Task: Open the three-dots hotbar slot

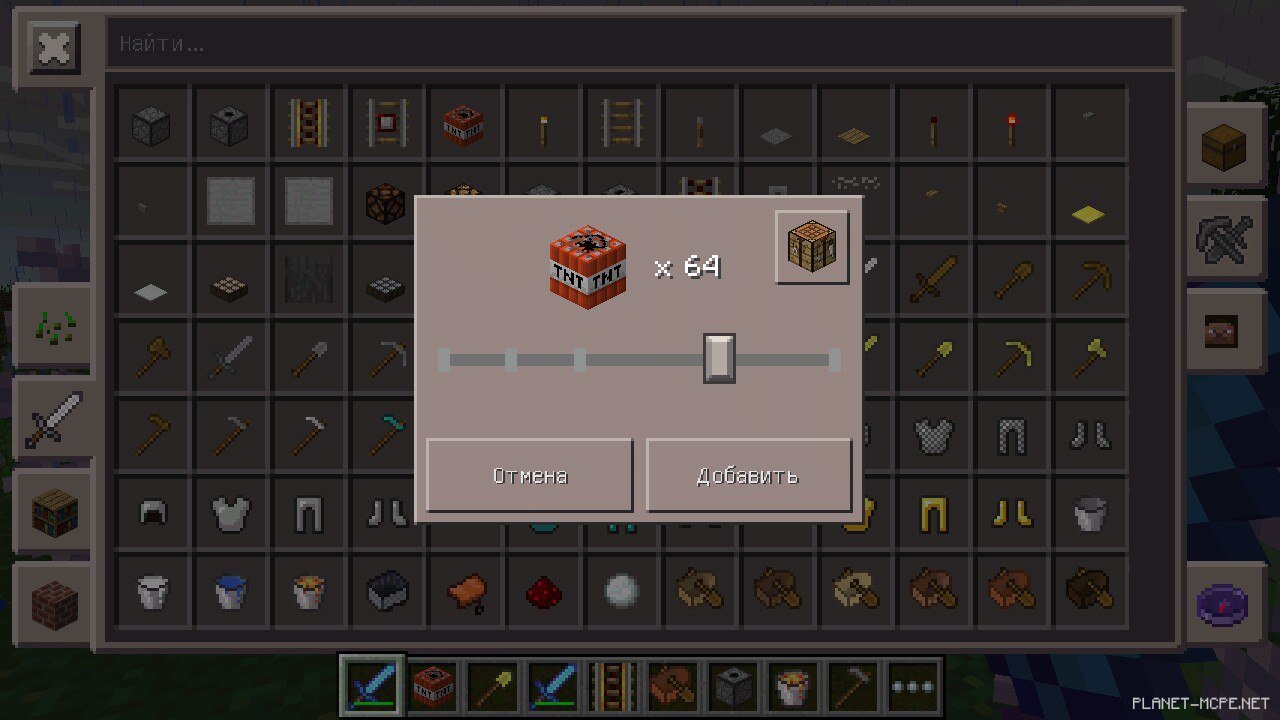Action: [915, 687]
